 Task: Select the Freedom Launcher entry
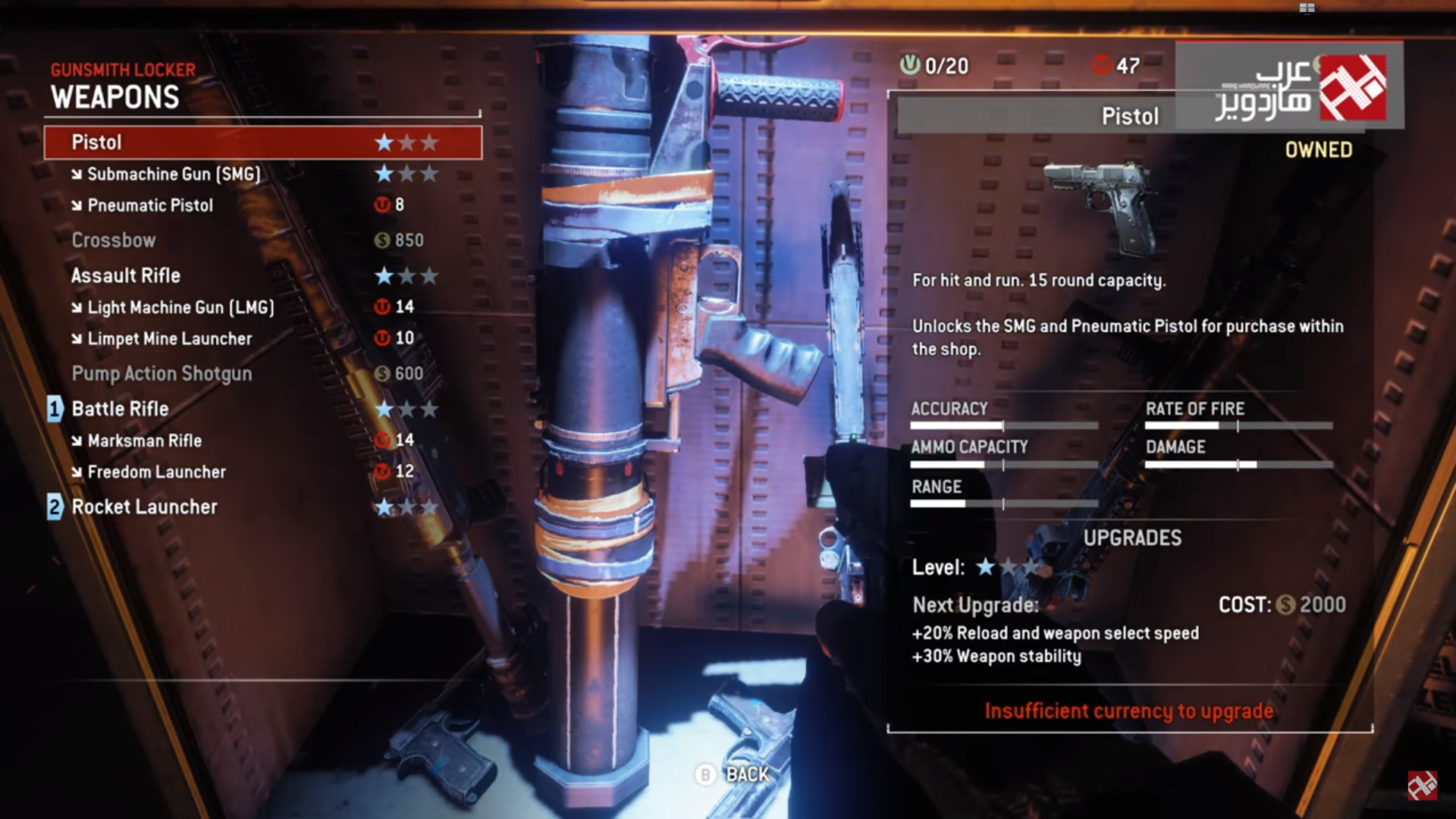point(156,472)
